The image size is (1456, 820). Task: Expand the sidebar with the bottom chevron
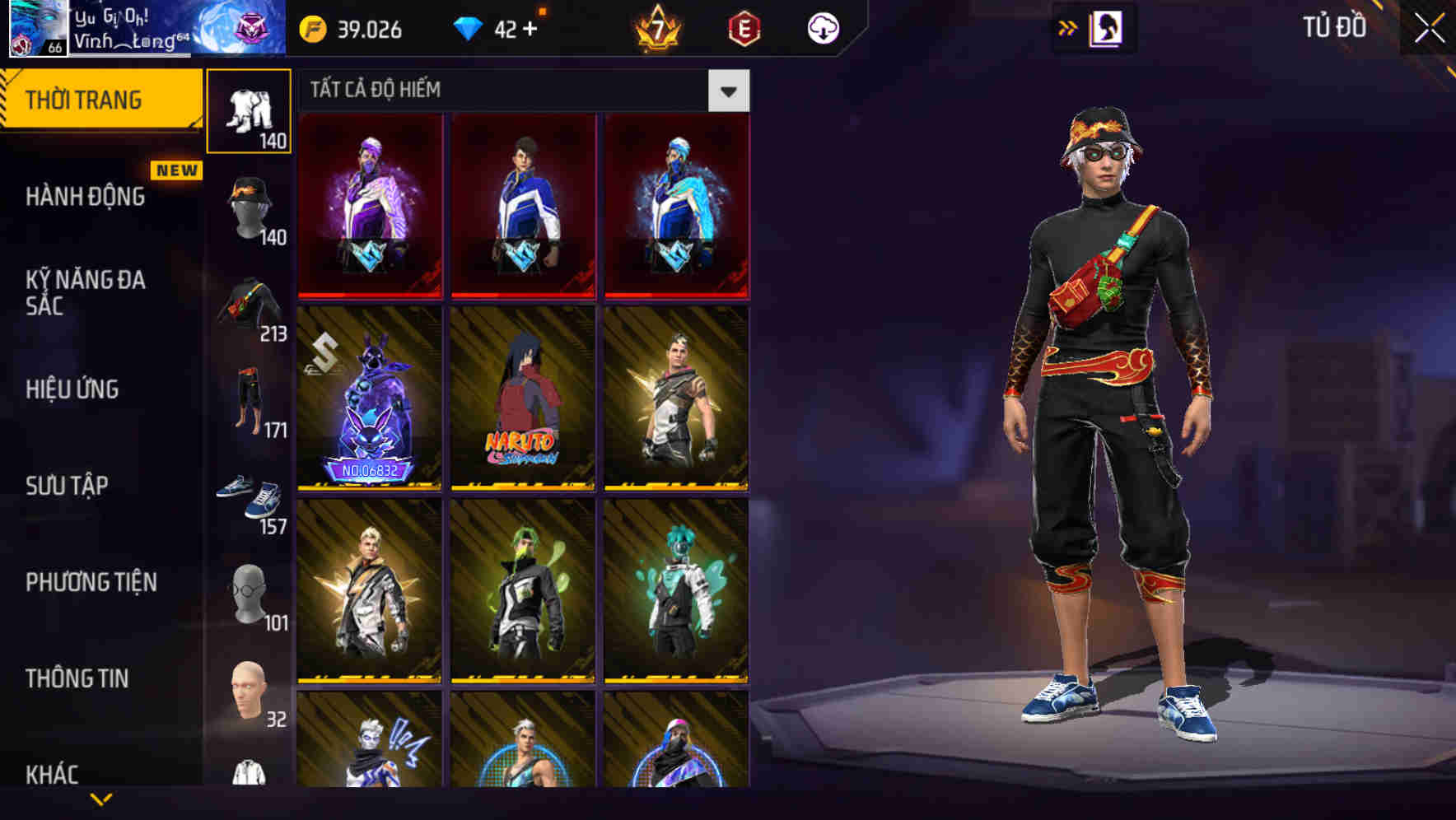click(x=101, y=800)
